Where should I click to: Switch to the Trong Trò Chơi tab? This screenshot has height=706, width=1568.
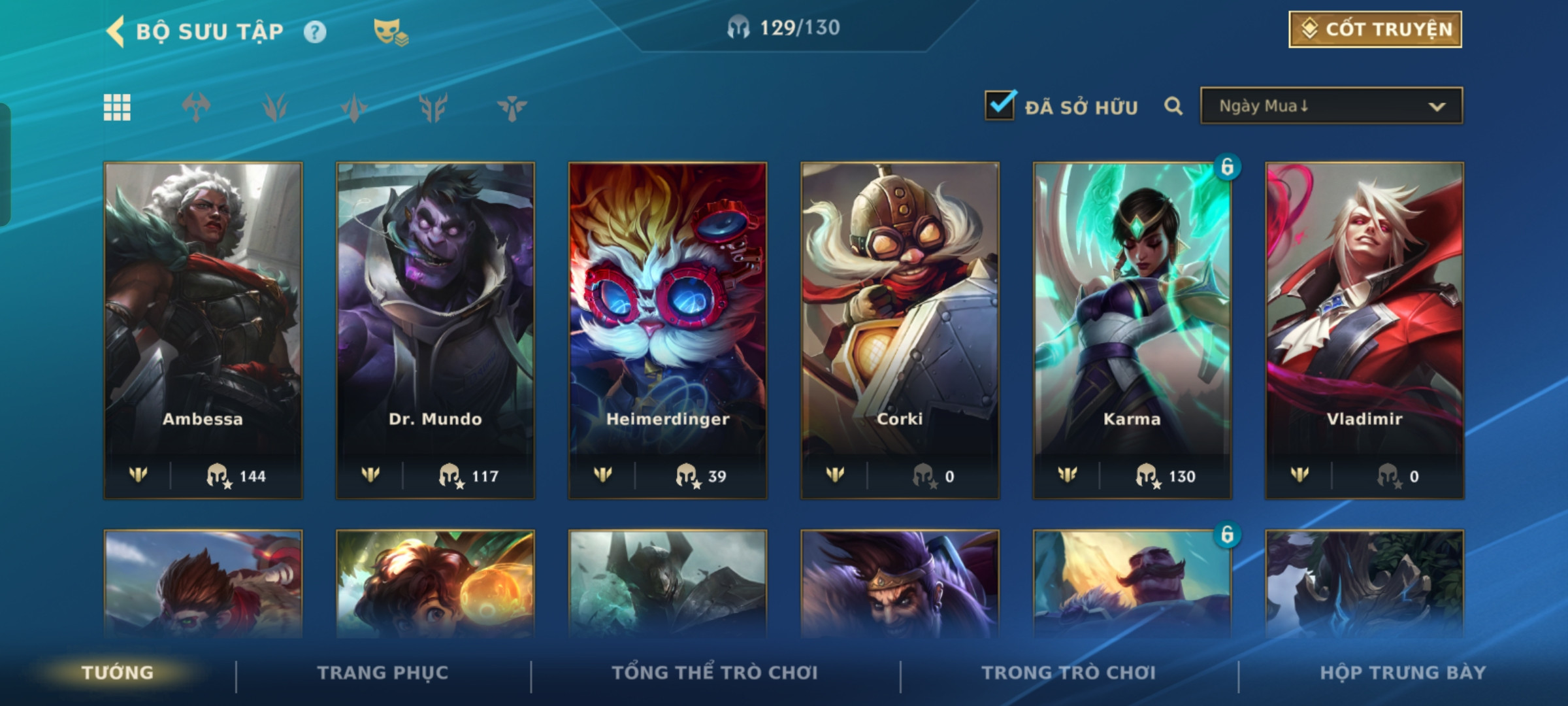[1069, 673]
